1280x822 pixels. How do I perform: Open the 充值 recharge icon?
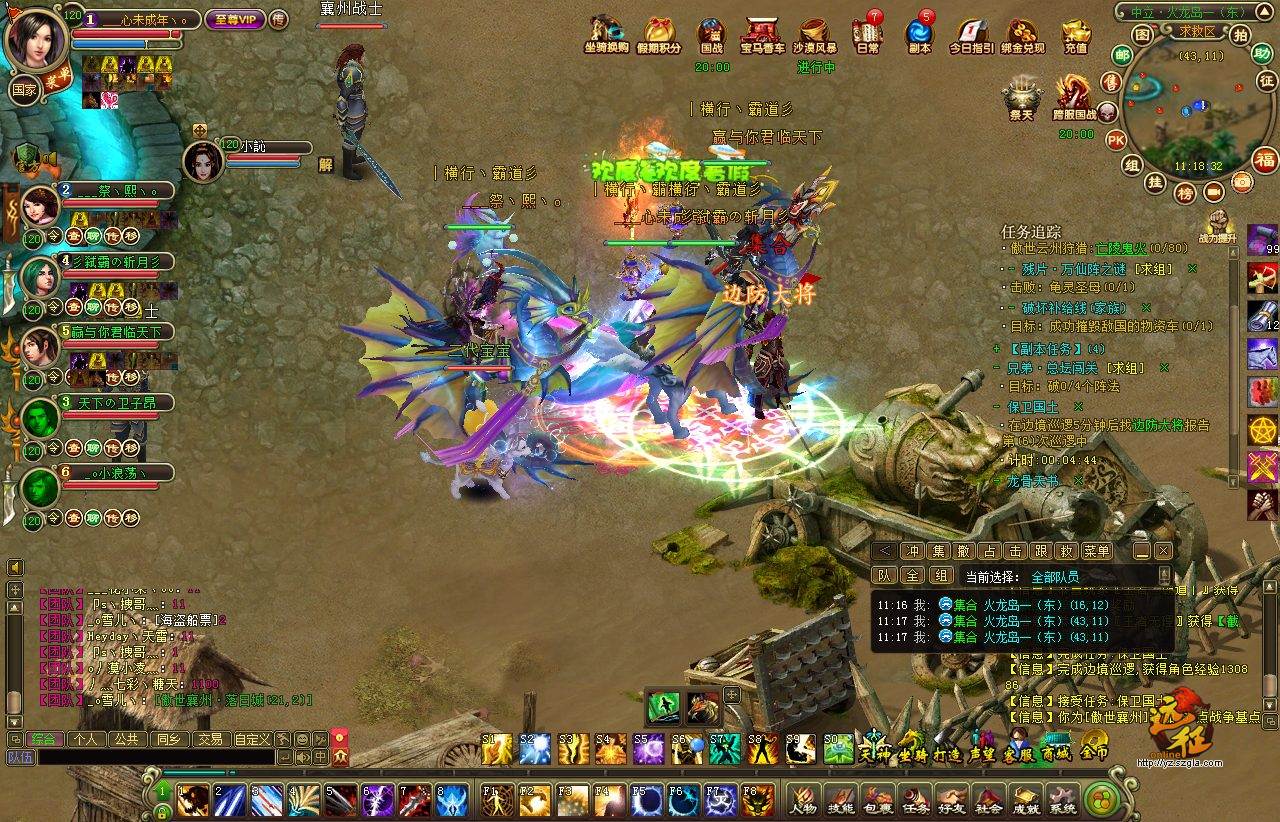1076,34
